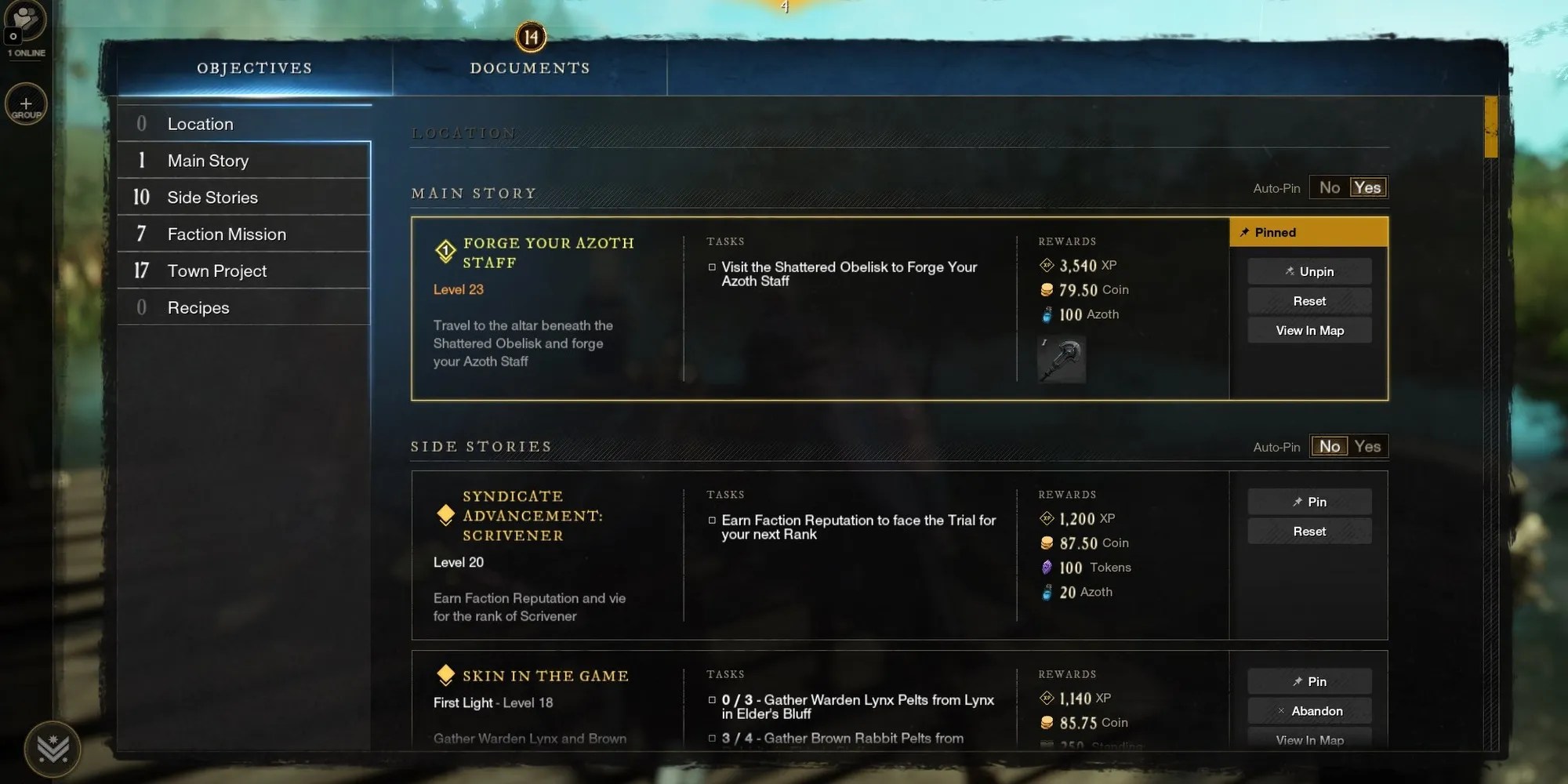Open the Group invite plus icon
Viewport: 1568px width, 784px height.
26,104
